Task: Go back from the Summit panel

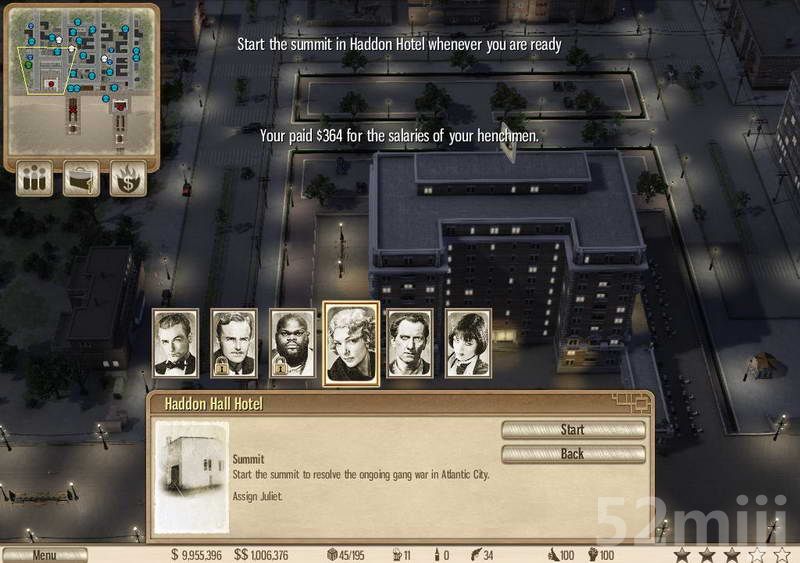Action: (x=573, y=454)
